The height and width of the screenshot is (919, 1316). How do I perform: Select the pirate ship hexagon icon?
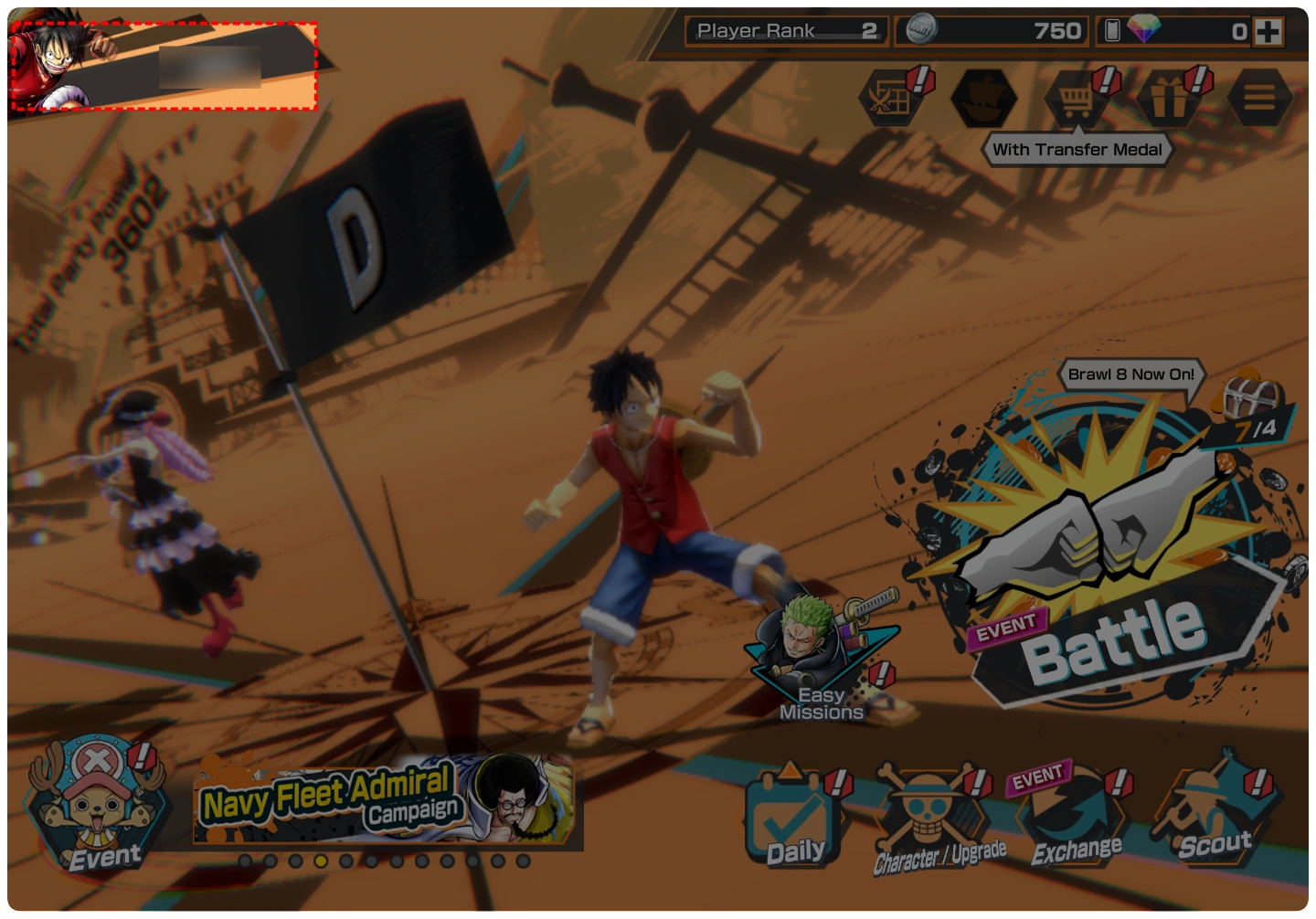[983, 98]
